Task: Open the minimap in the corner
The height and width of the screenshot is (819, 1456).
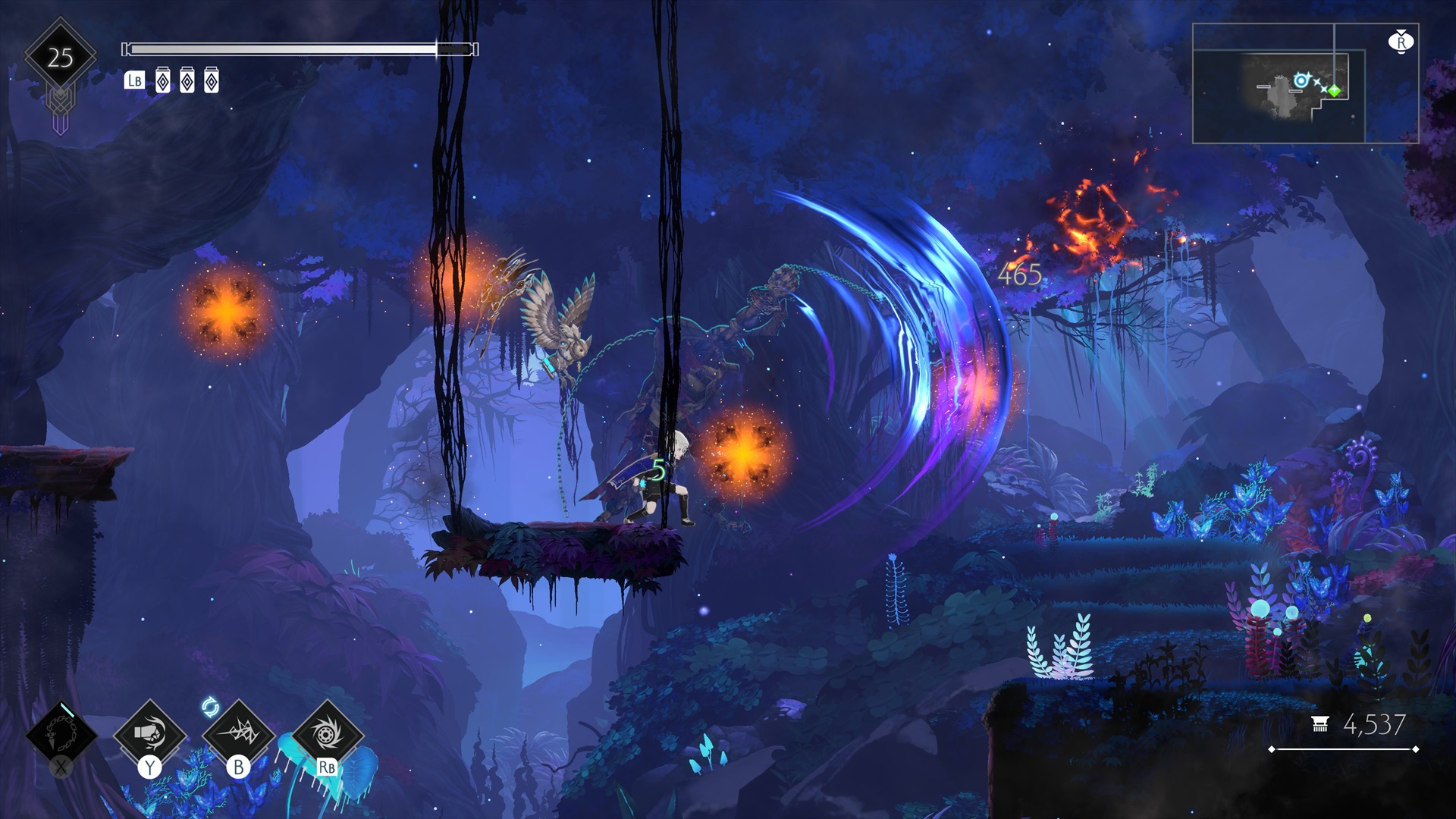Action: [1304, 83]
